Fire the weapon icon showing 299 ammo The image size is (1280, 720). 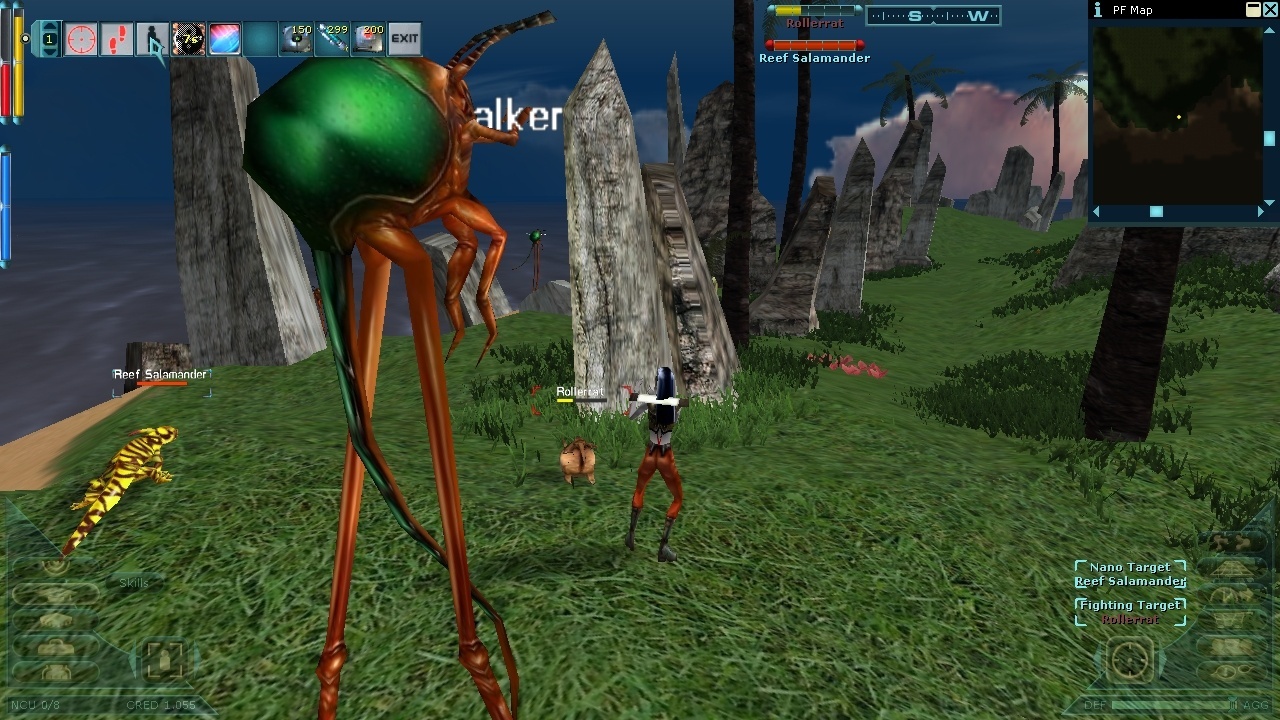[x=332, y=39]
